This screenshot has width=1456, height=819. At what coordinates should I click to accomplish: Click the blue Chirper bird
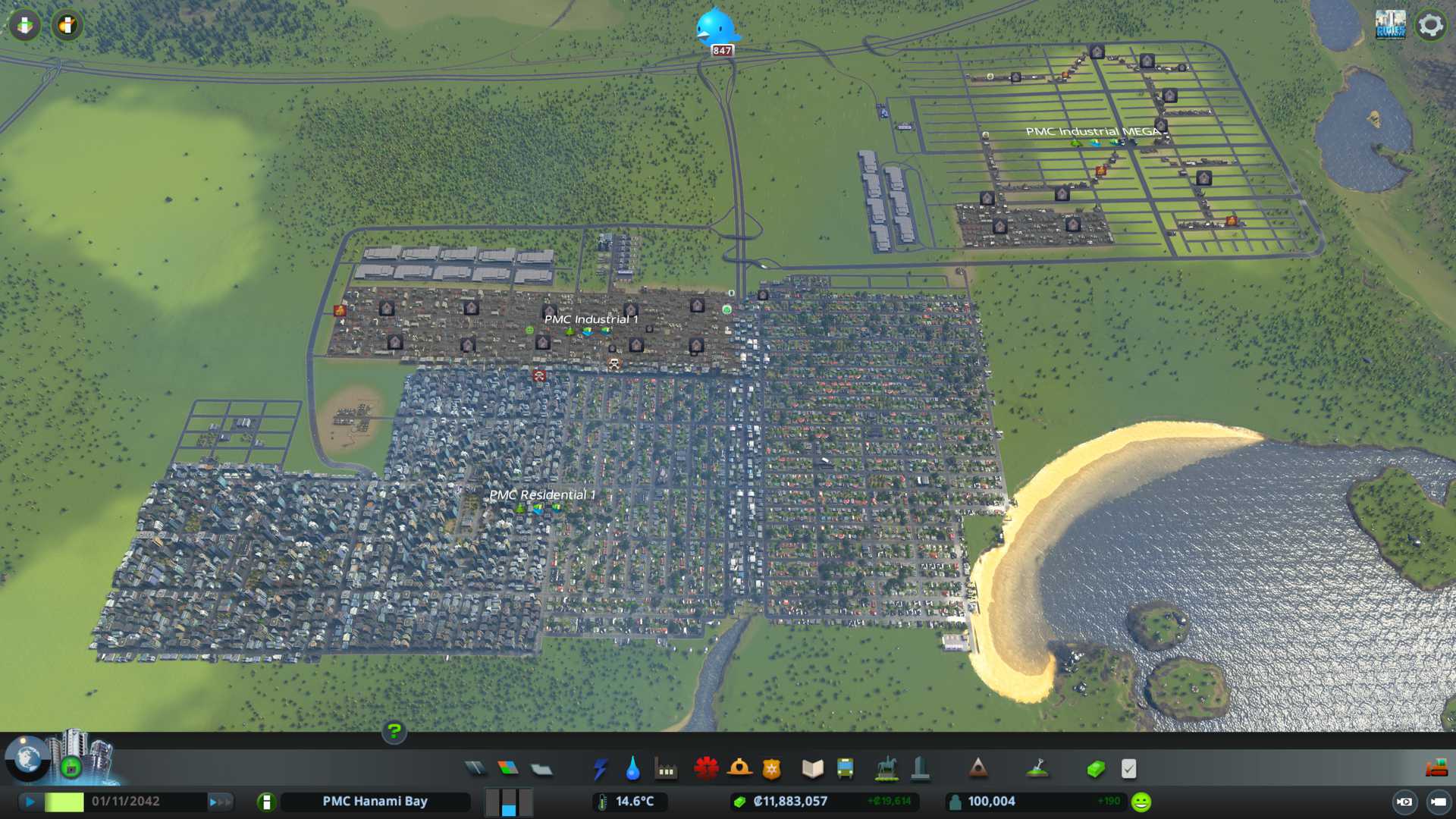[715, 28]
